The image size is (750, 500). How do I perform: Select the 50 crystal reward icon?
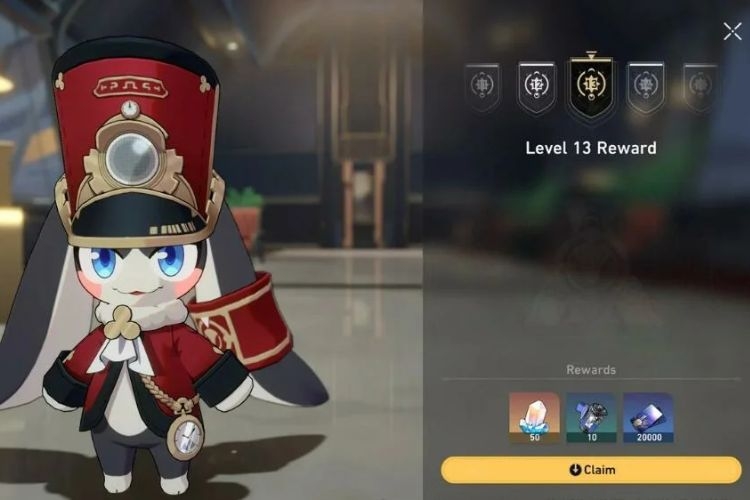coord(534,416)
